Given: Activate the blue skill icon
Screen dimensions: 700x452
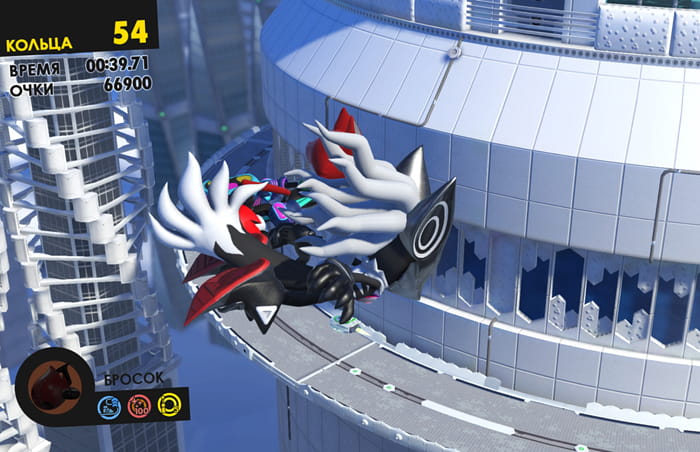Looking at the screenshot, I should pyautogui.click(x=110, y=406).
